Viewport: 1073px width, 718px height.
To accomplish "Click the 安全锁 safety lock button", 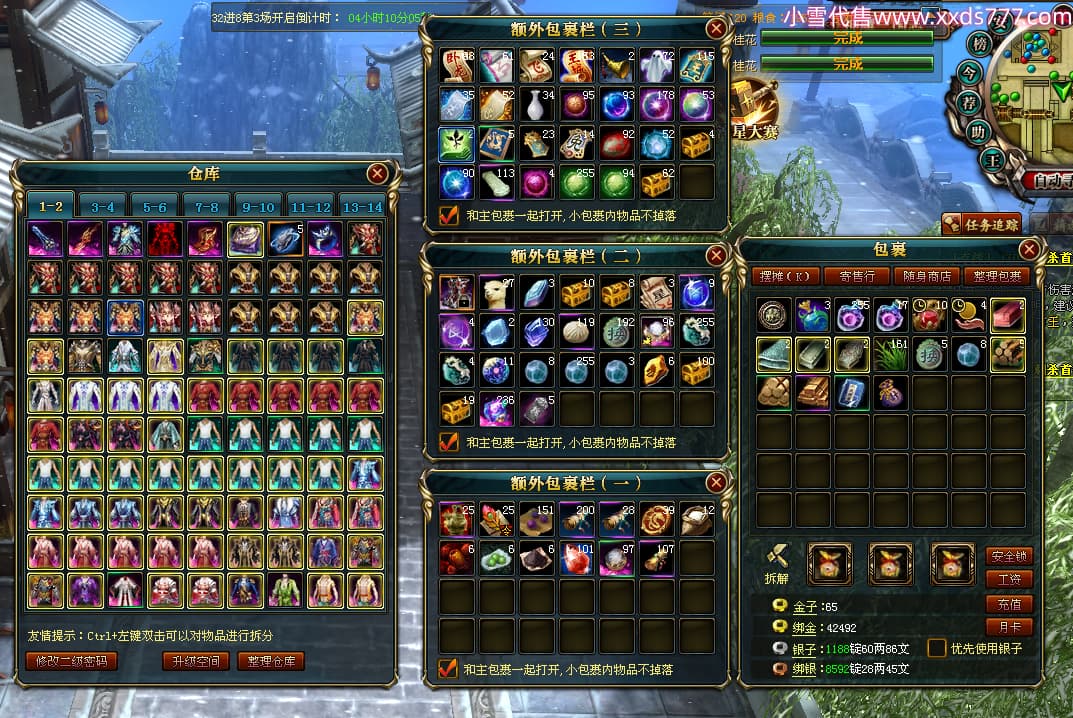I will tap(1008, 556).
